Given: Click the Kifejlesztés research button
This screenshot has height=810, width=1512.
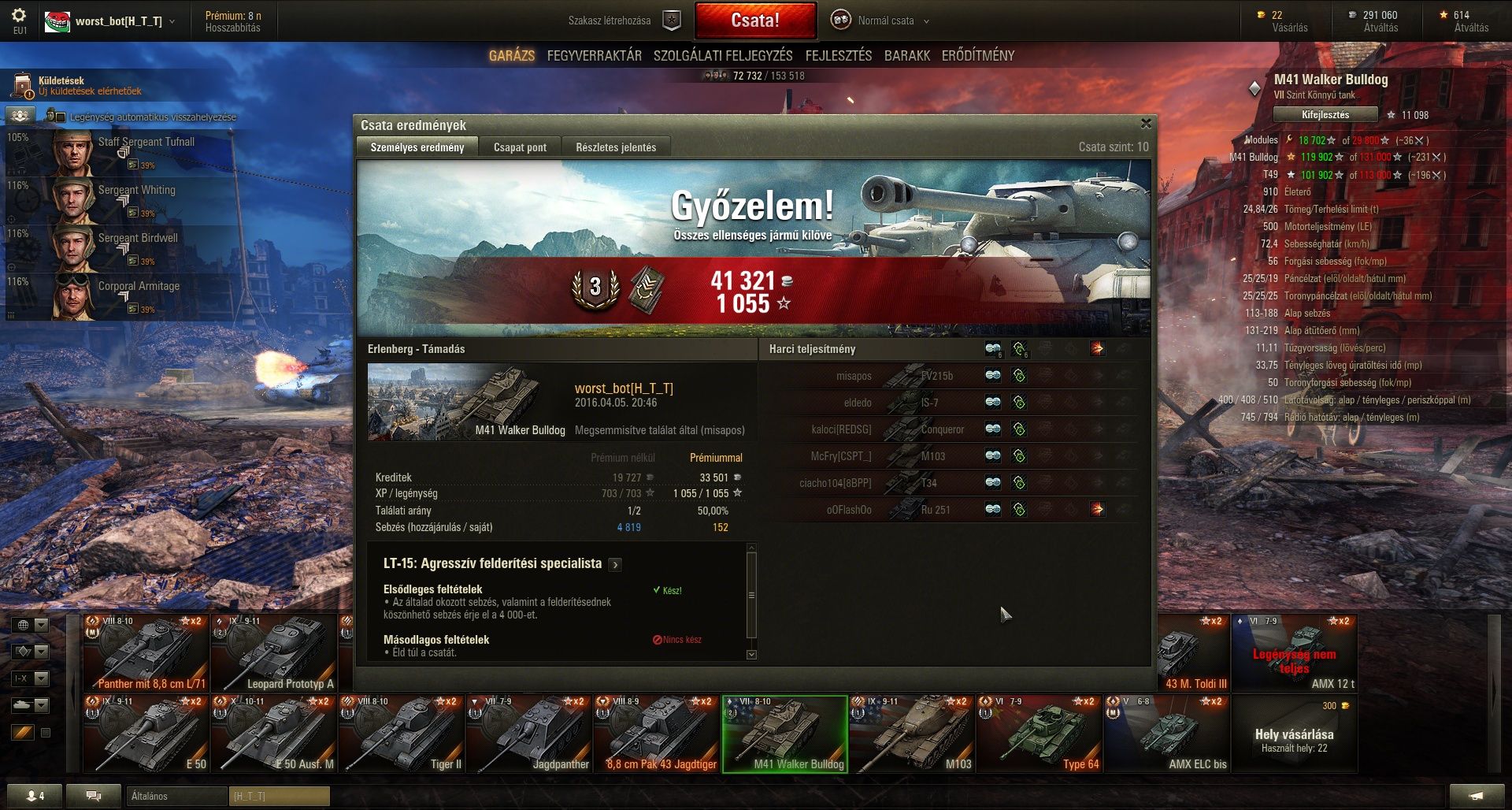Looking at the screenshot, I should [1325, 115].
